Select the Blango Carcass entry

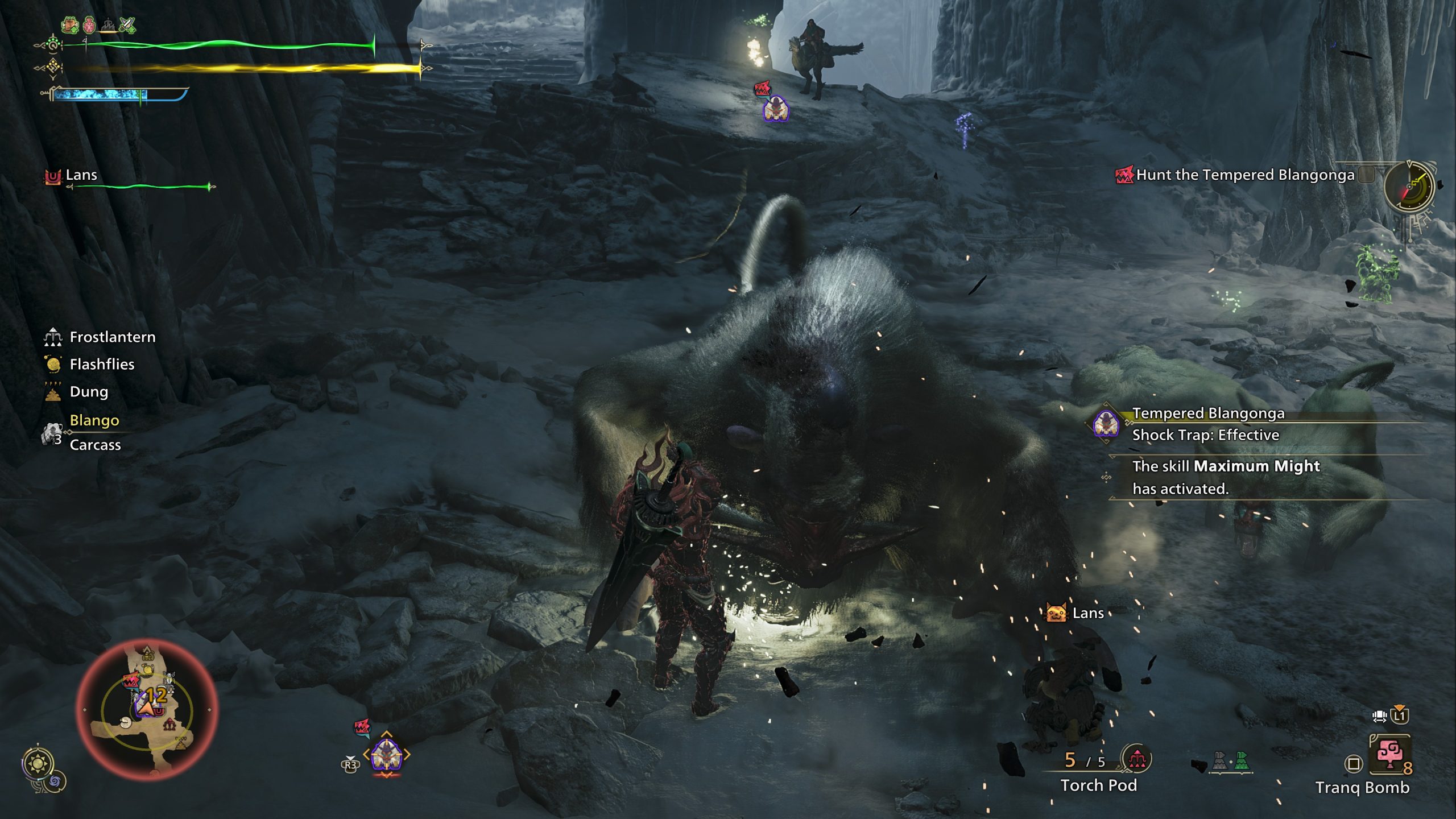tap(94, 432)
